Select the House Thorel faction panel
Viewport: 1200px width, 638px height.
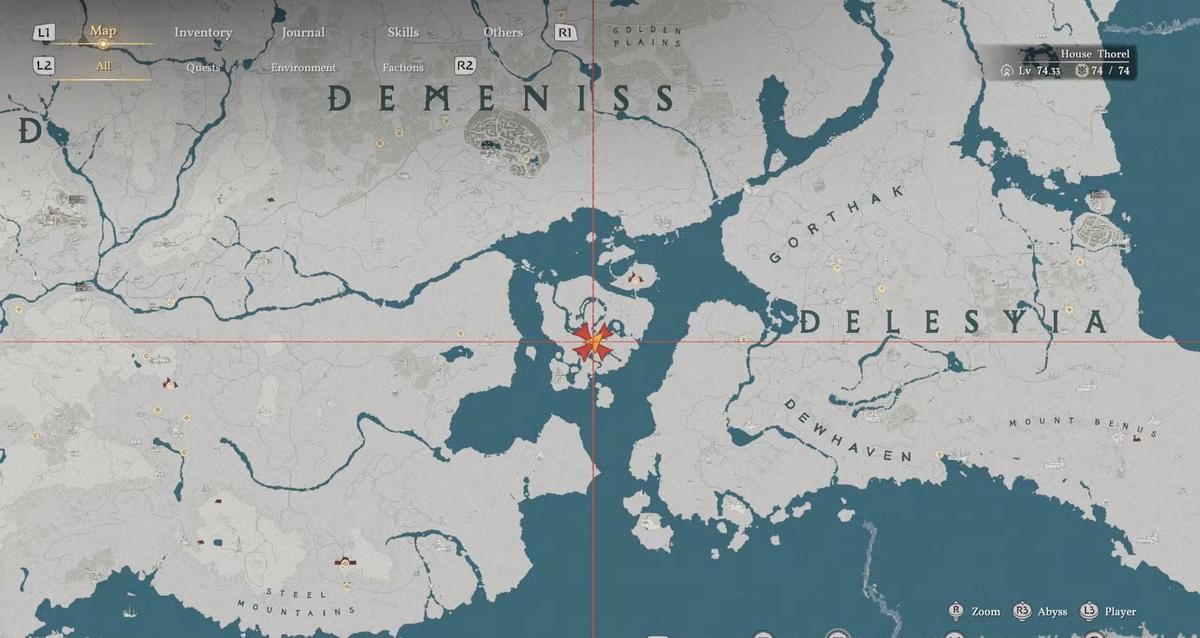pos(1066,62)
